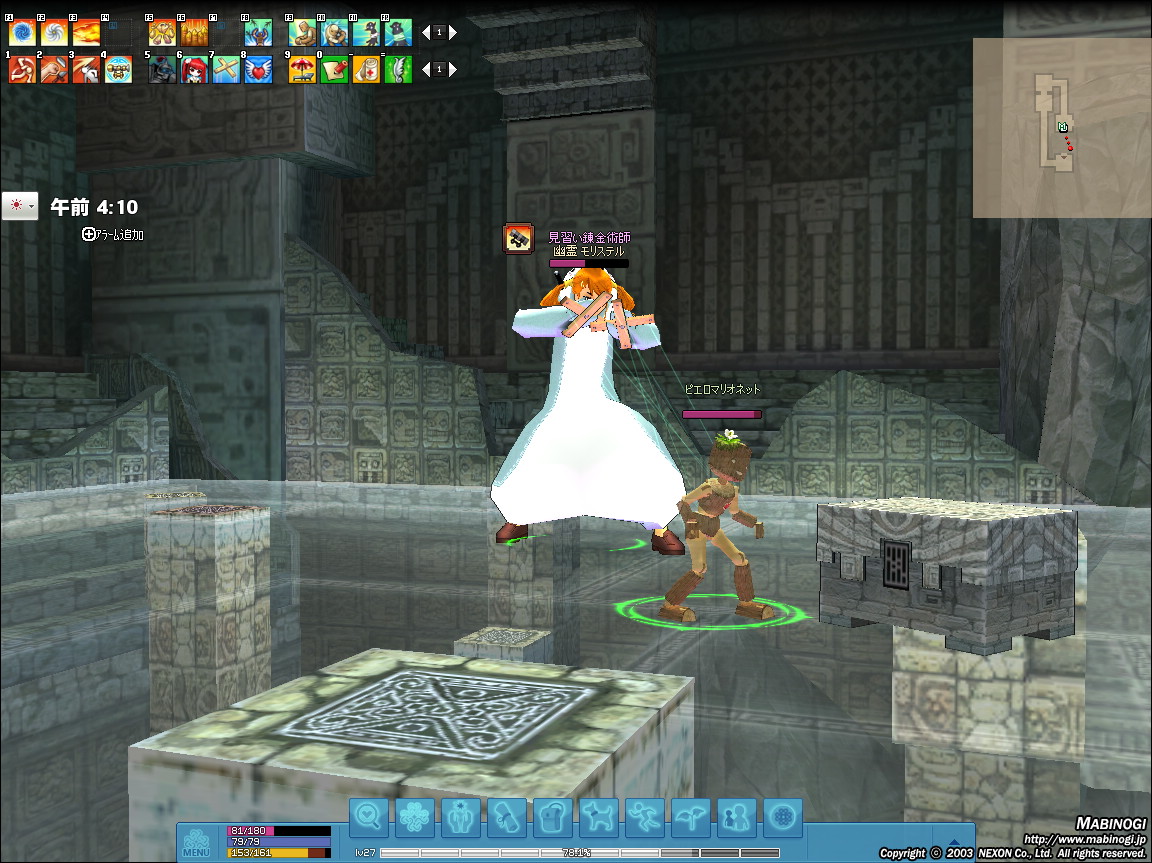Click the winged sprout icon in bottom bar
1152x863 pixels.
point(690,817)
